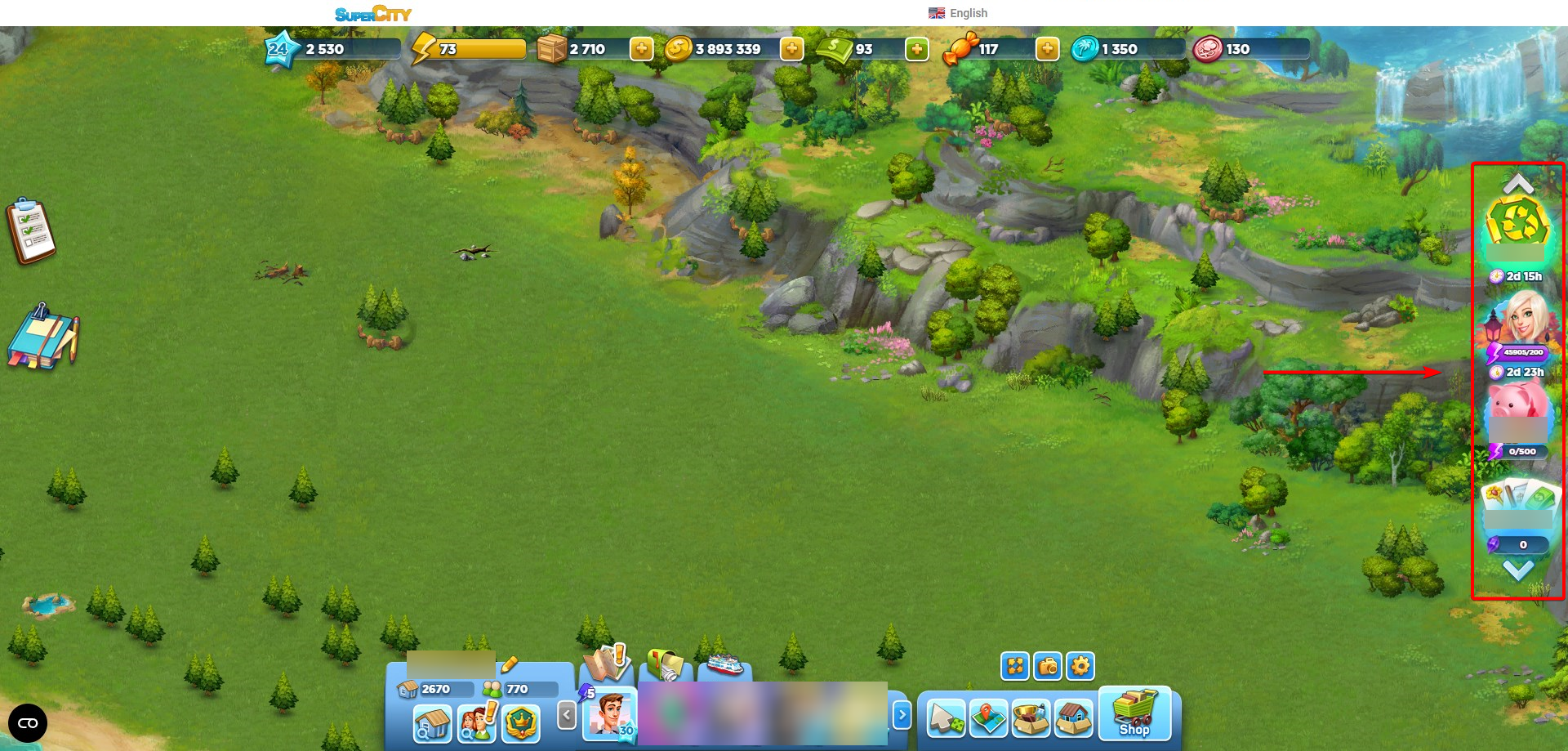Screen dimensions: 1568x751
Task: Show next friends with right arrow
Action: pyautogui.click(x=902, y=716)
